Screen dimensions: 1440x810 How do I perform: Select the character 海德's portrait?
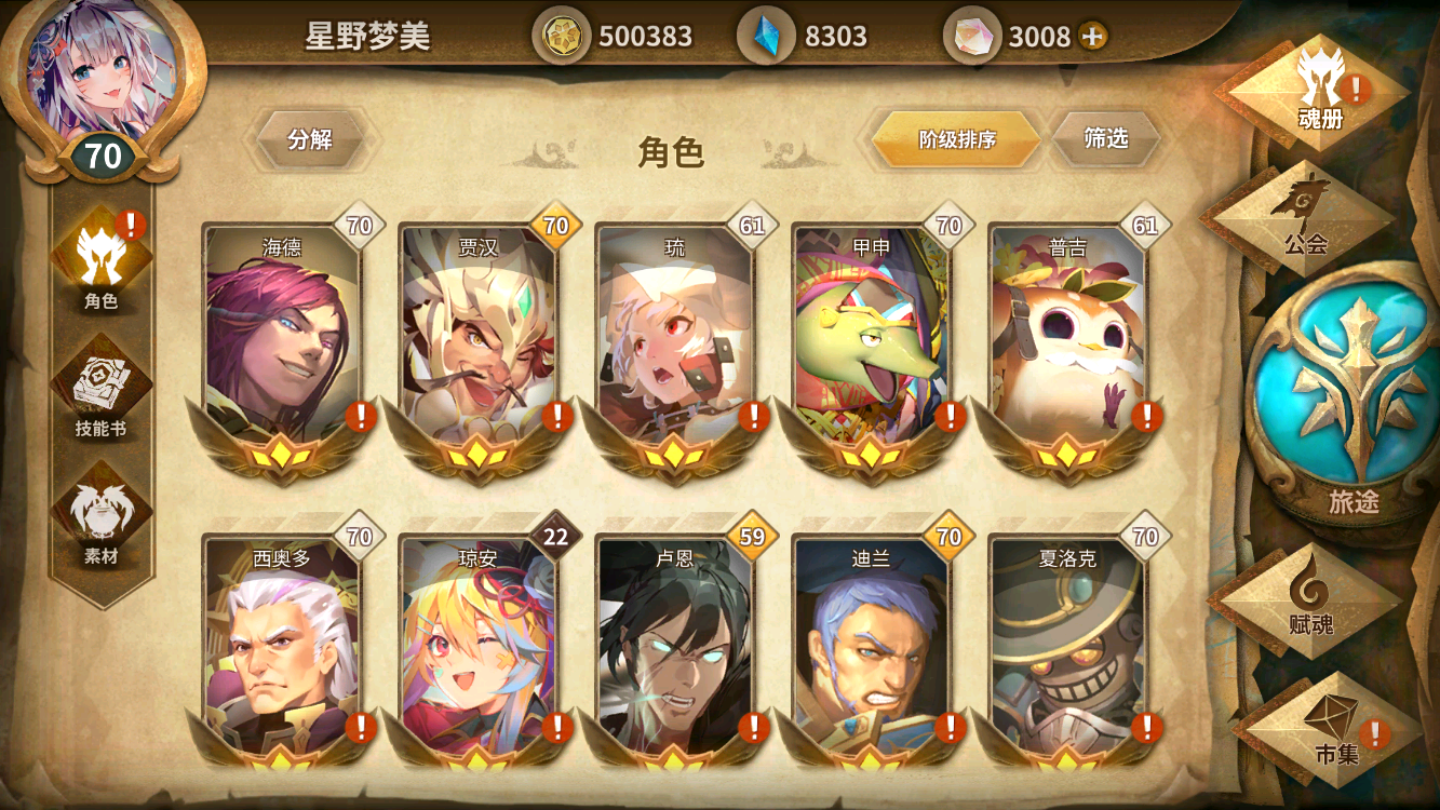click(281, 330)
